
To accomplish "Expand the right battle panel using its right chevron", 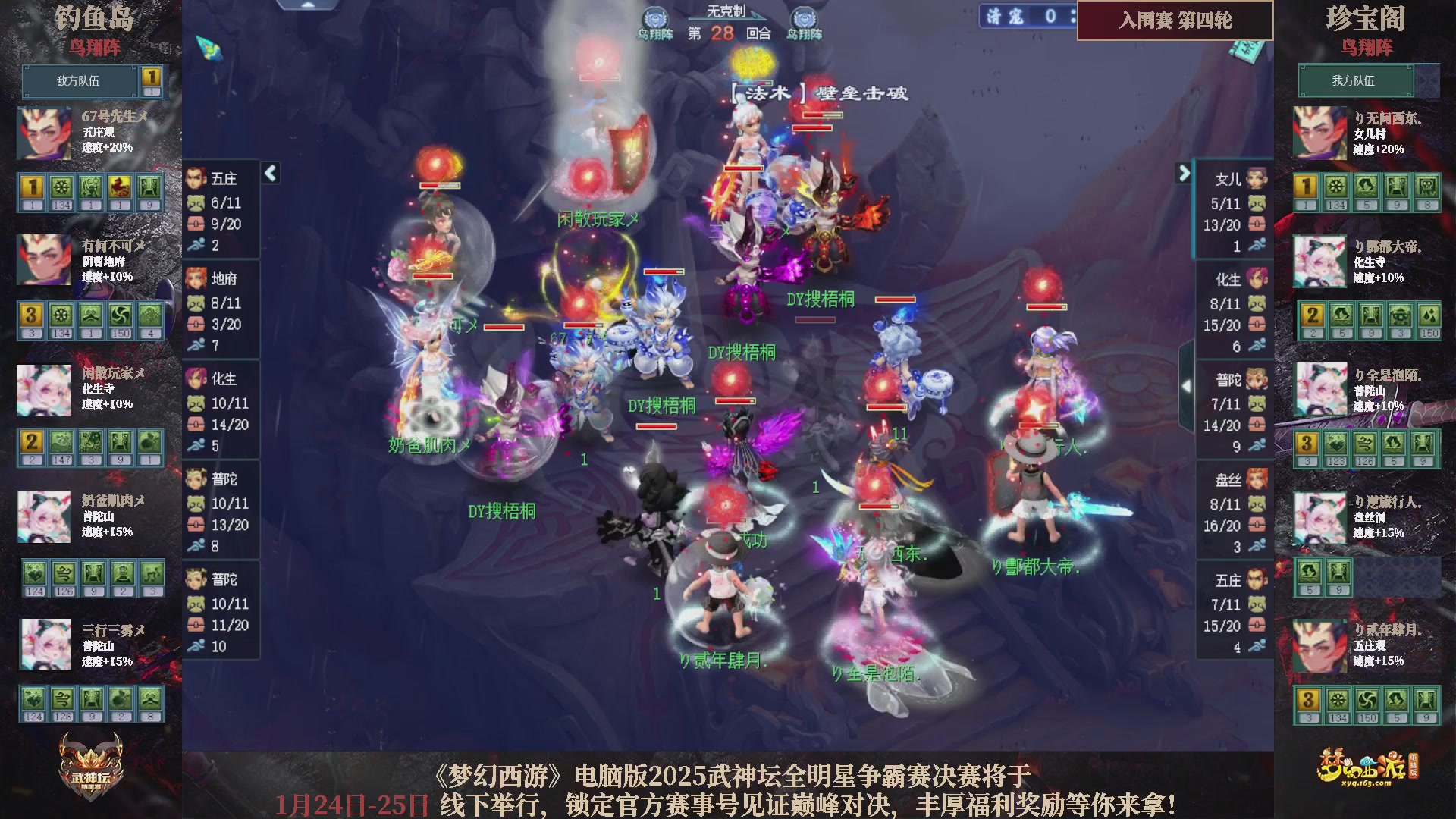I will pyautogui.click(x=1183, y=173).
